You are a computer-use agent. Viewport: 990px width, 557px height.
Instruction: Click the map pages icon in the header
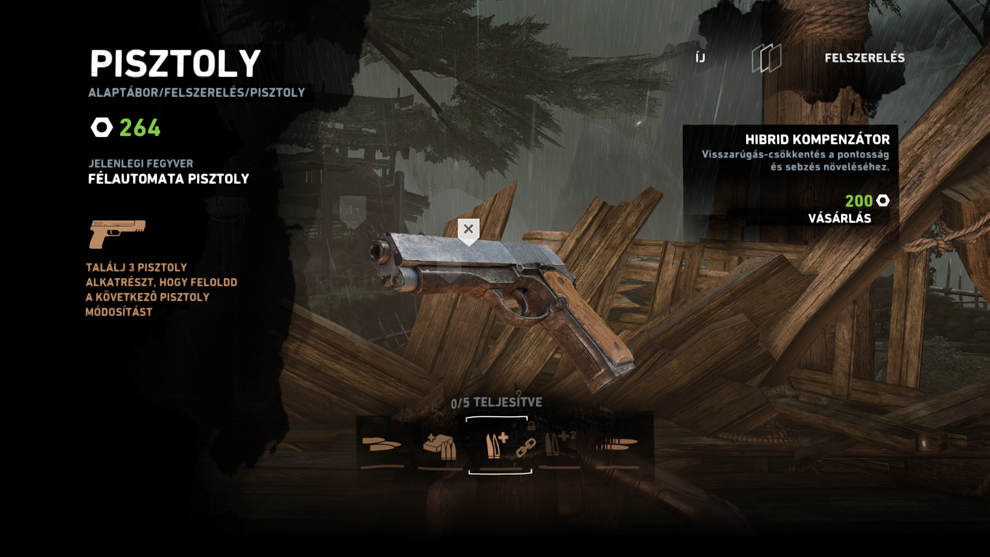coord(766,58)
